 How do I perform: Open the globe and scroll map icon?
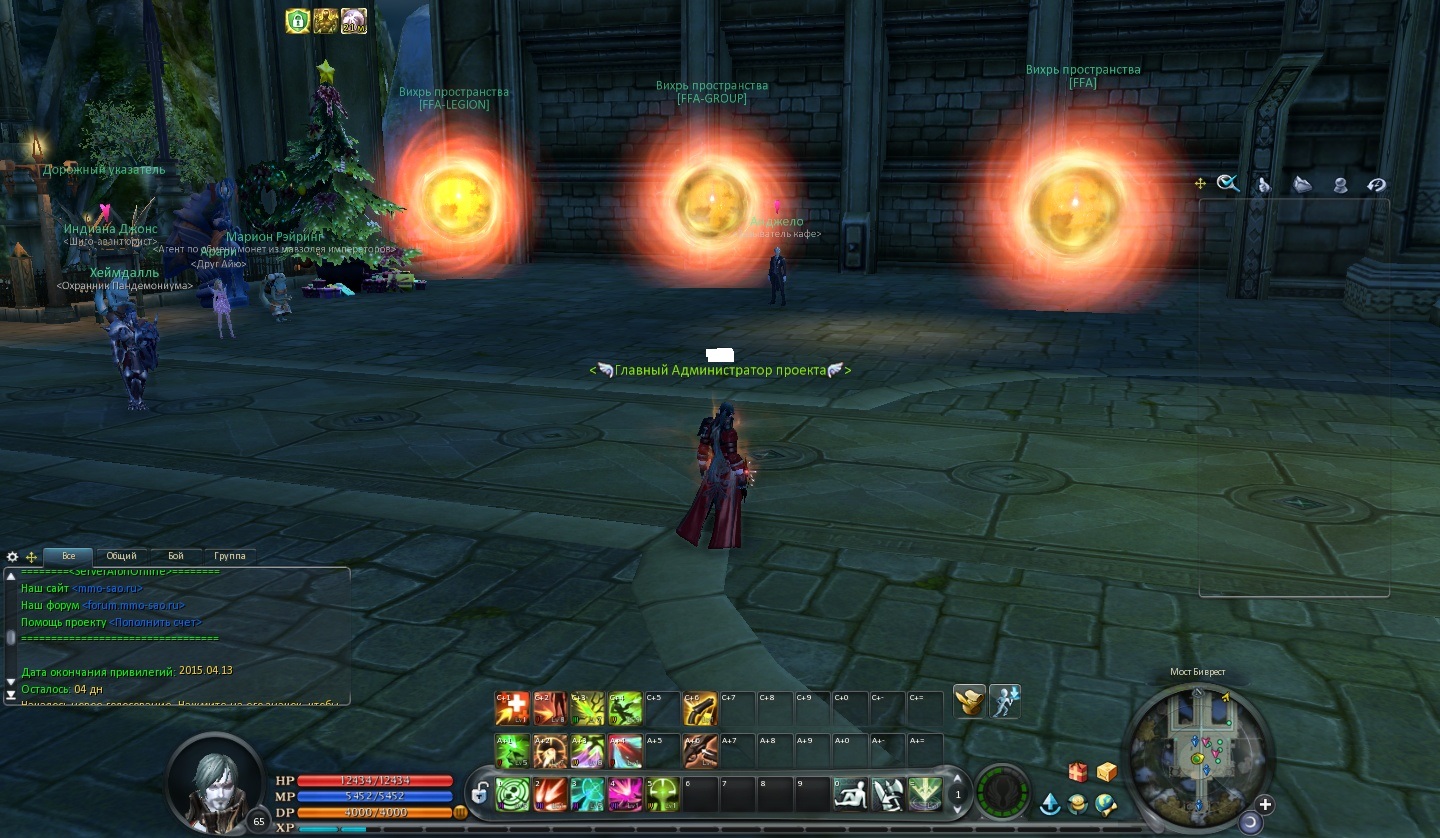1105,804
